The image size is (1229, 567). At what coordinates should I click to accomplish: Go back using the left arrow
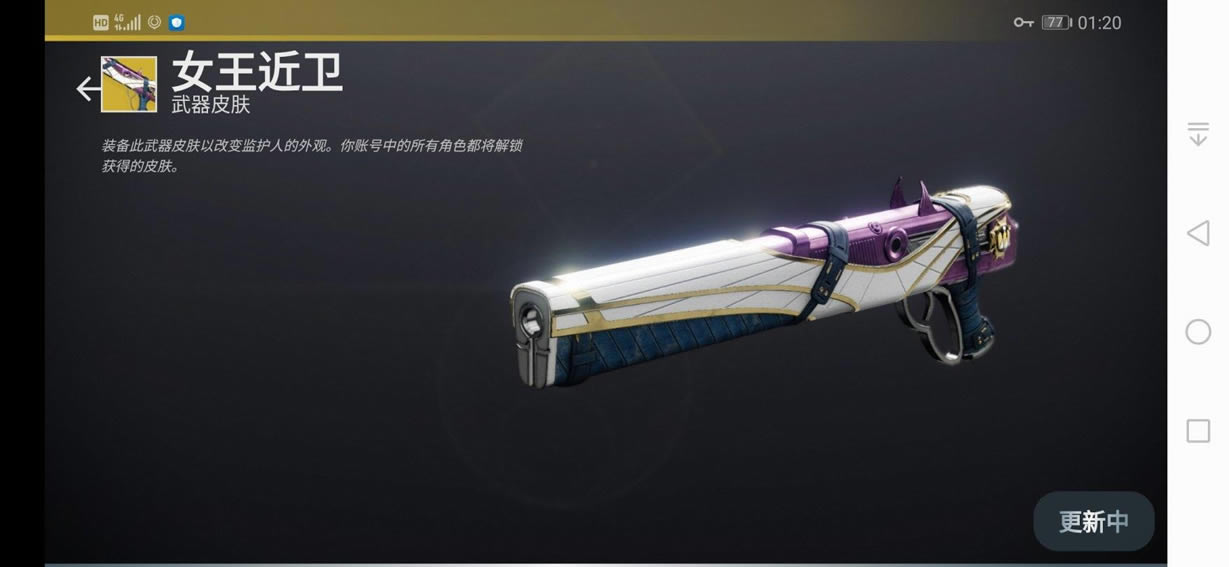pyautogui.click(x=87, y=89)
